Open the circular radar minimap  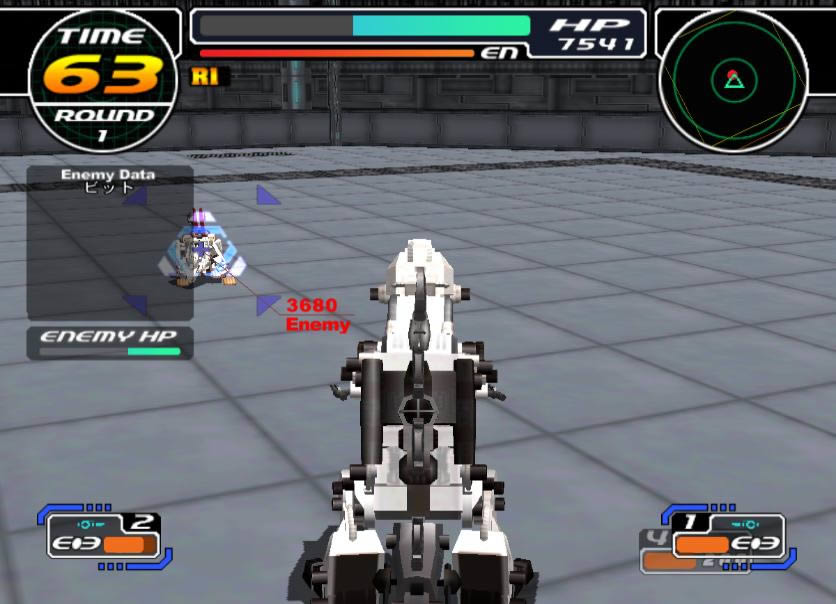coord(733,78)
